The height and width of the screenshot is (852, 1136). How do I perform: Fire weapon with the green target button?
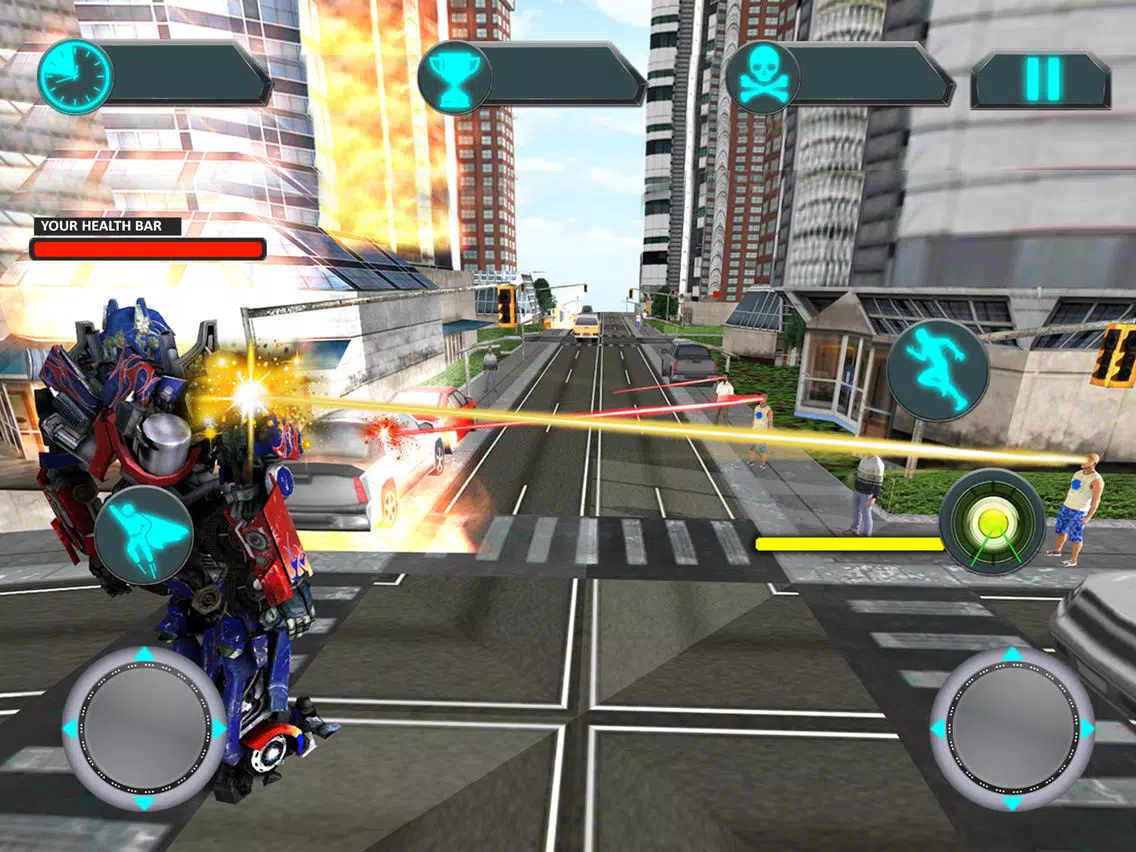pos(991,522)
